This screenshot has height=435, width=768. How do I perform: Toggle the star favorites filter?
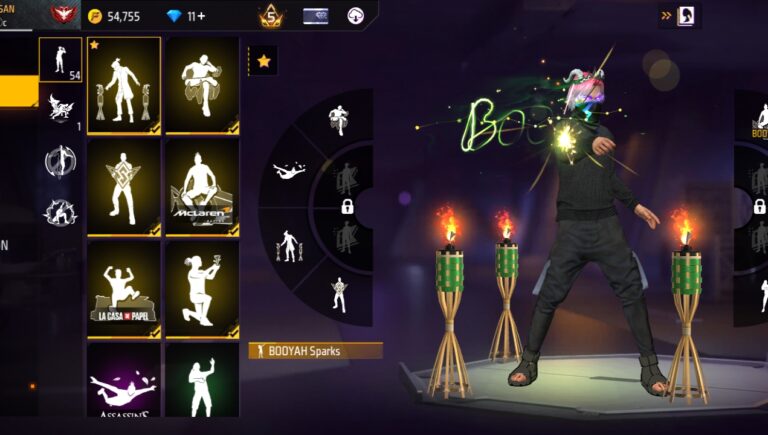click(x=263, y=61)
